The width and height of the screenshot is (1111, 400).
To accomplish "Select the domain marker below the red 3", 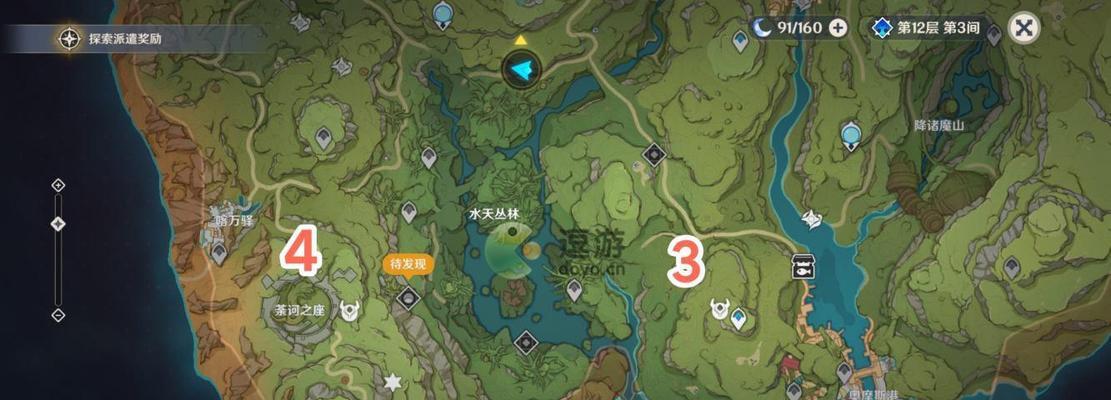I will pyautogui.click(x=719, y=308).
